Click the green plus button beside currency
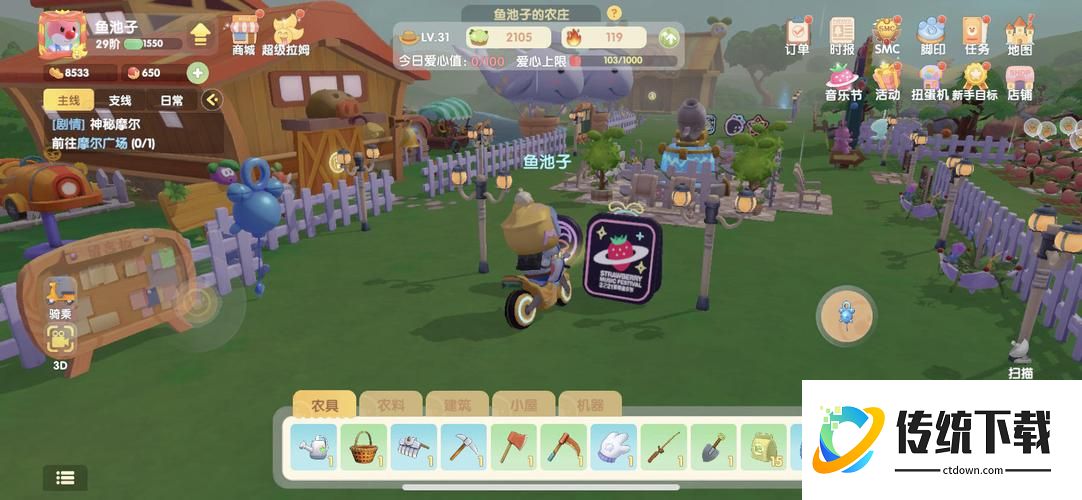The height and width of the screenshot is (500, 1082). 197,72
